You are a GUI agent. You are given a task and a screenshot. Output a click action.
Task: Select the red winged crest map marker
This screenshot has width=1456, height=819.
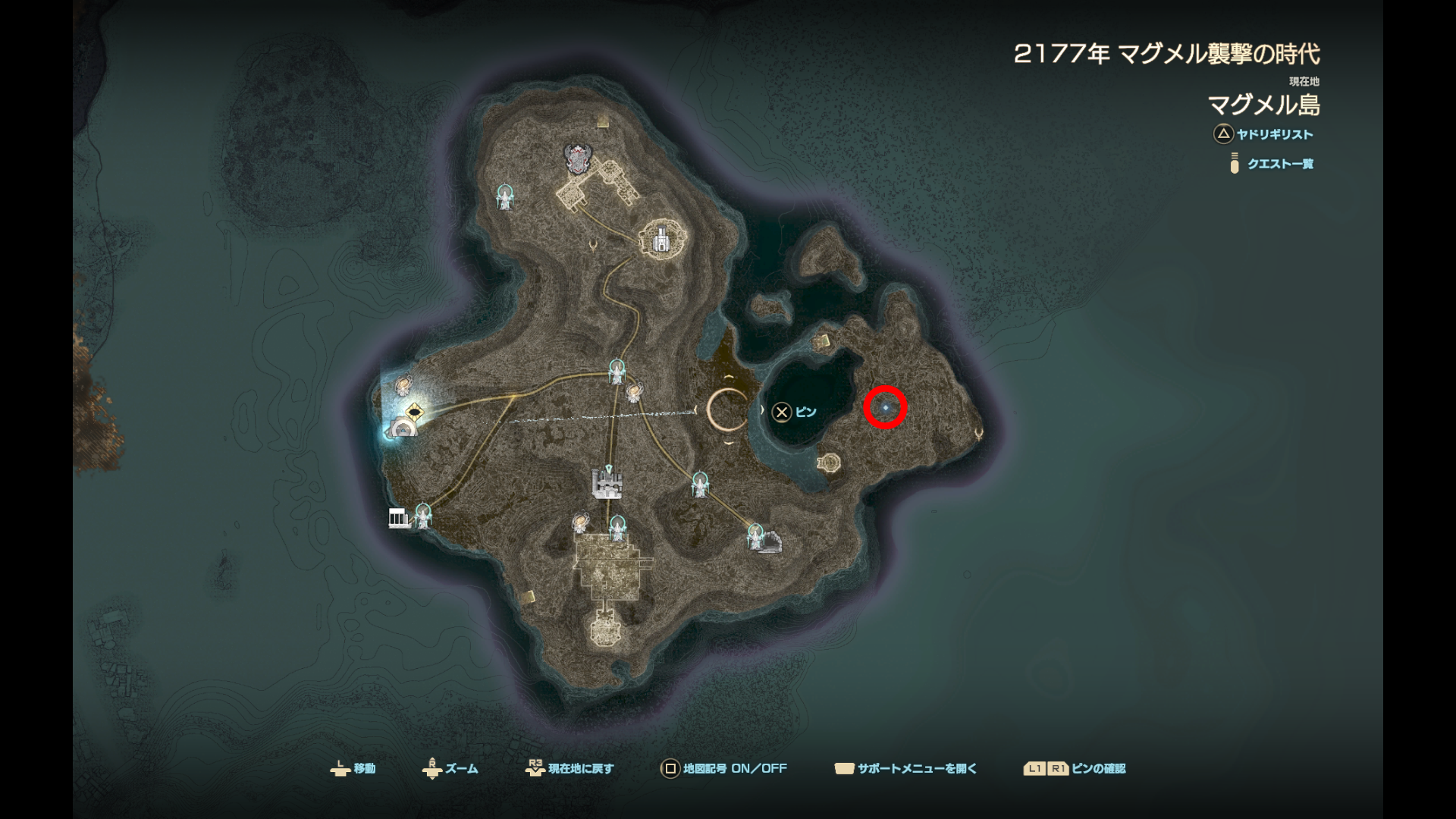click(578, 158)
